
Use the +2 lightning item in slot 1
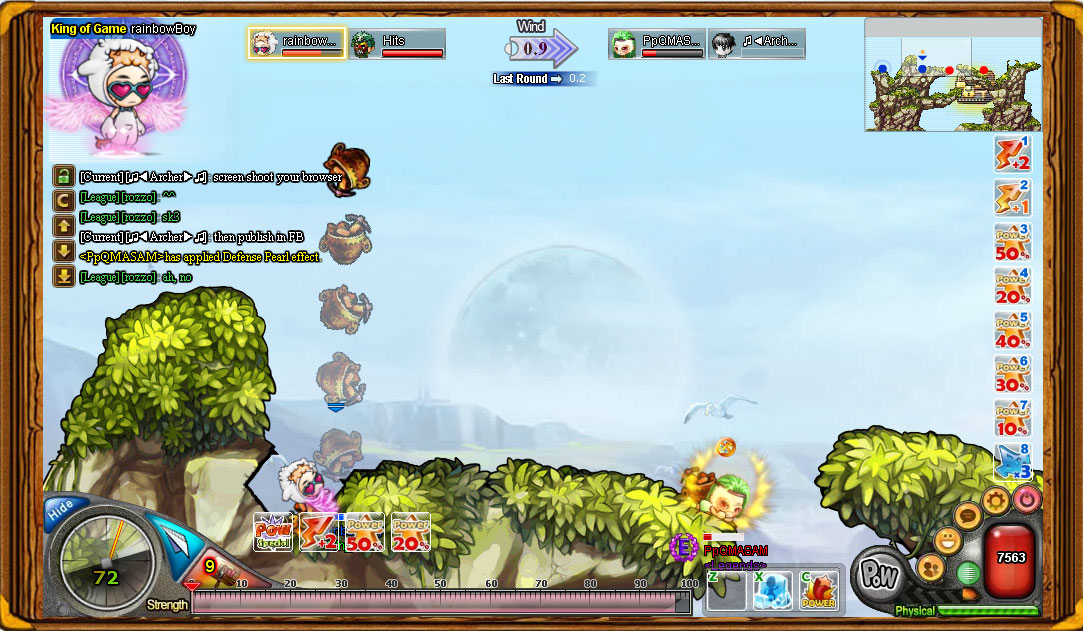tap(1012, 155)
